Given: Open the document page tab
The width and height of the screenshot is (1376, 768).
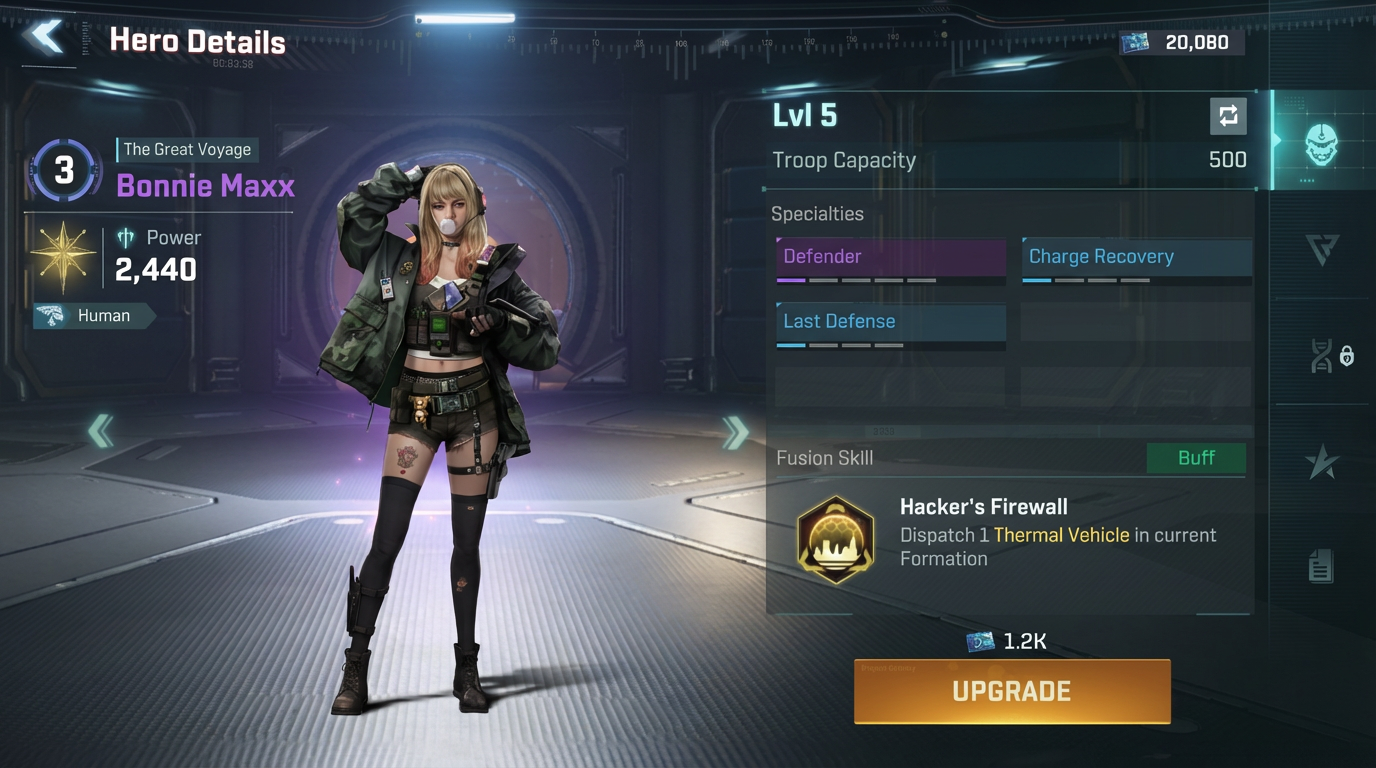Looking at the screenshot, I should tap(1320, 567).
